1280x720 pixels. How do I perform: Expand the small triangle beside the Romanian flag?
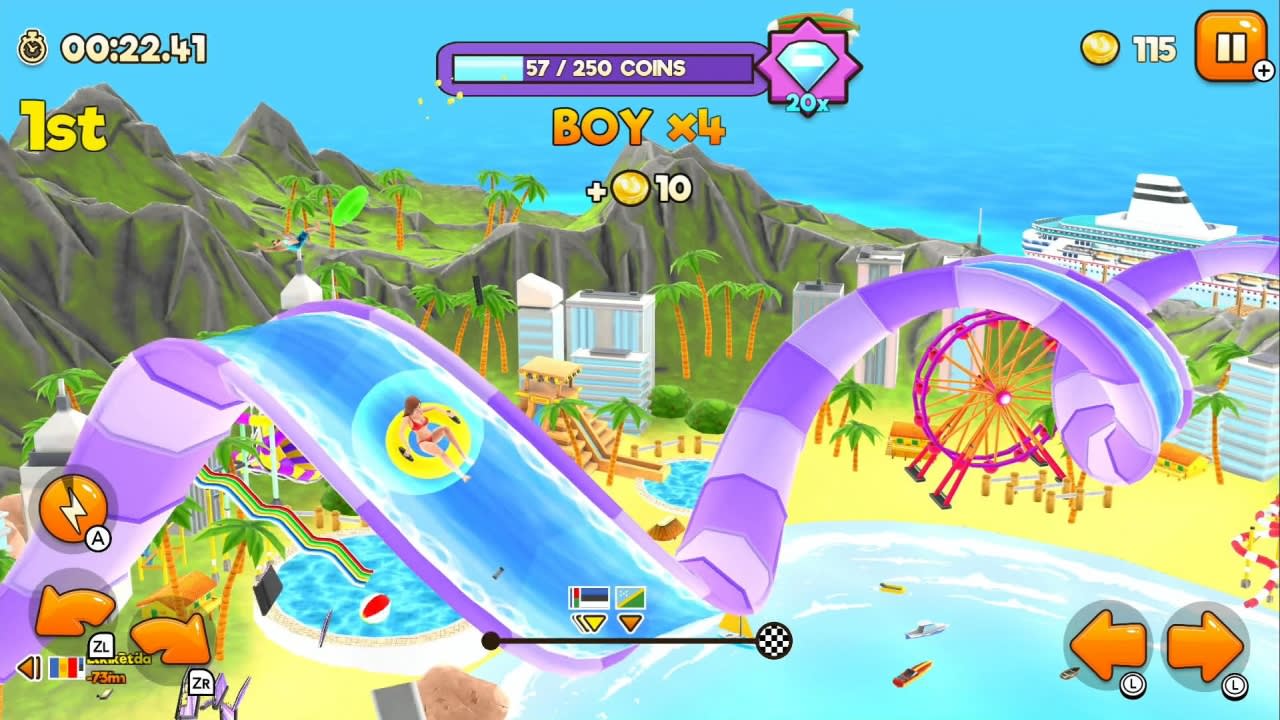tap(27, 667)
